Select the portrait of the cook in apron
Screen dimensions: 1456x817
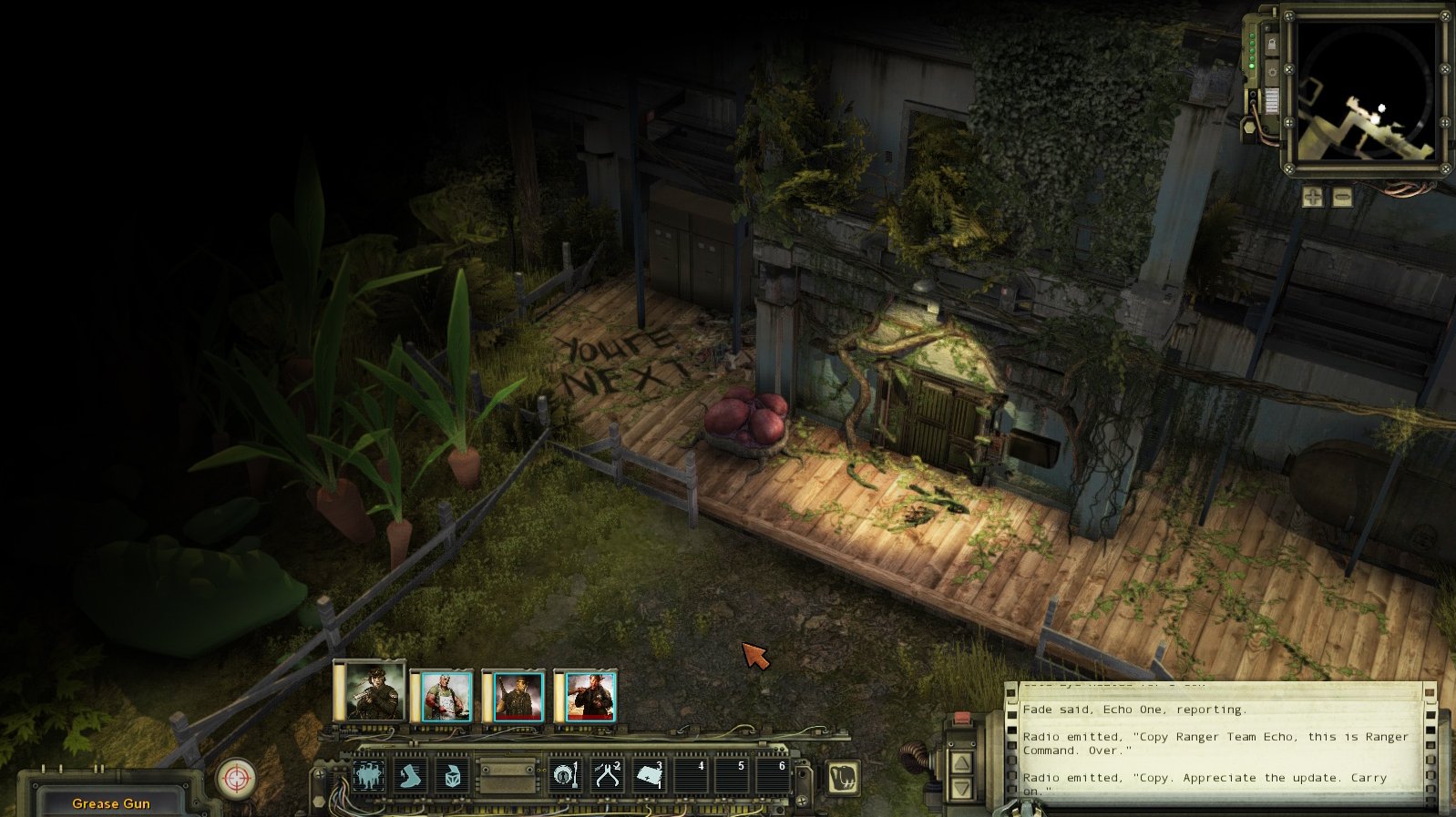point(446,698)
